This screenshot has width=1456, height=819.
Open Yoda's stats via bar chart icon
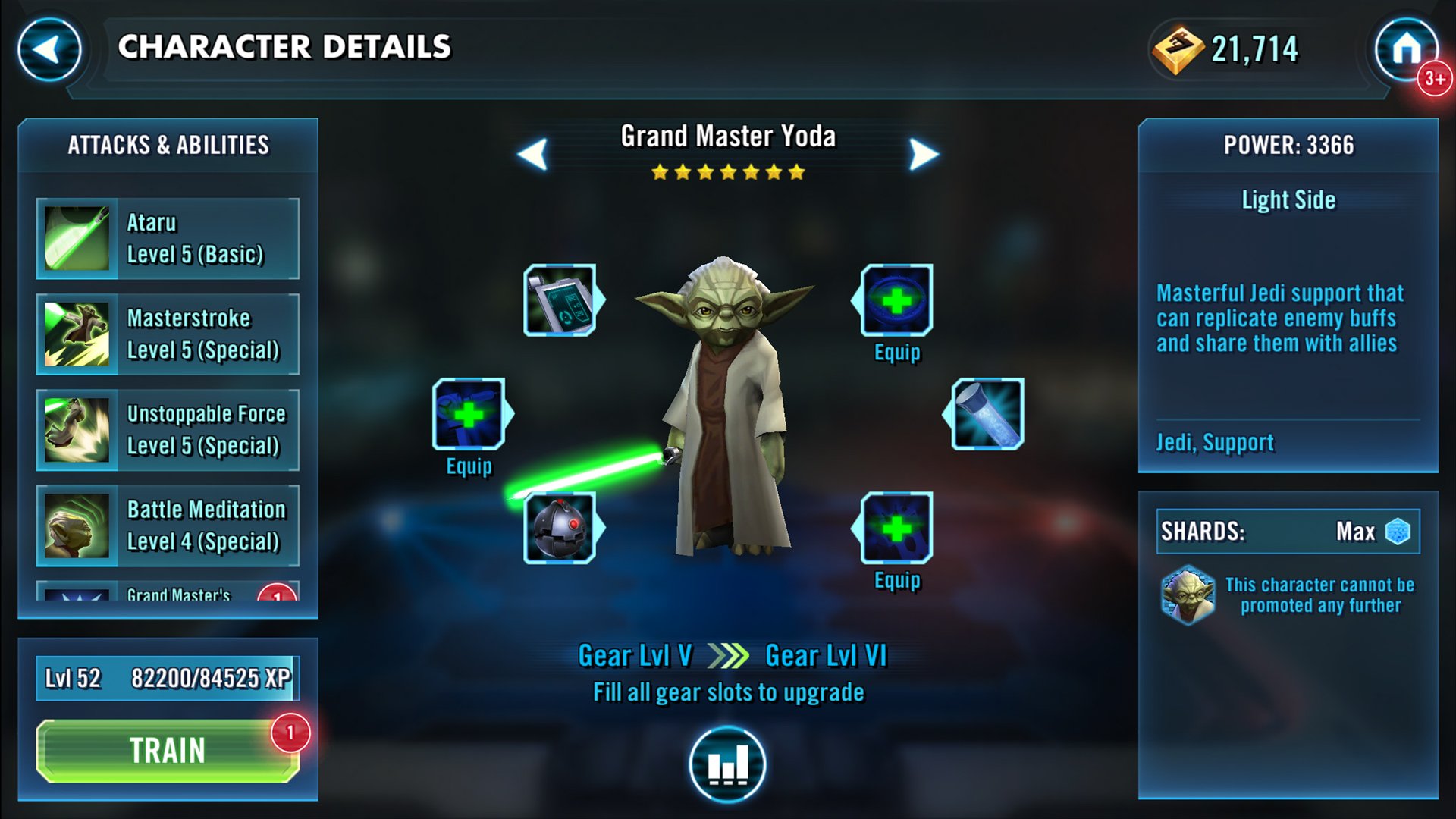[x=726, y=762]
